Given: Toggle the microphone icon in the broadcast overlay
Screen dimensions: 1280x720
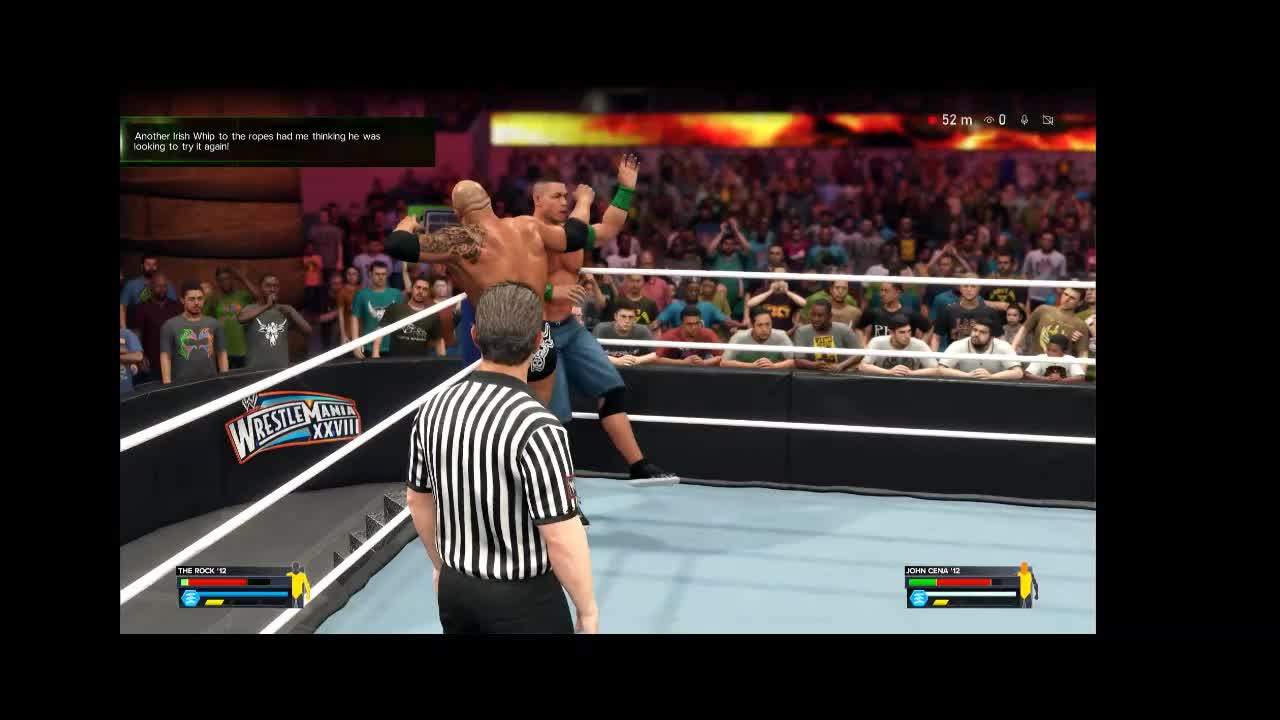Looking at the screenshot, I should point(1024,120).
